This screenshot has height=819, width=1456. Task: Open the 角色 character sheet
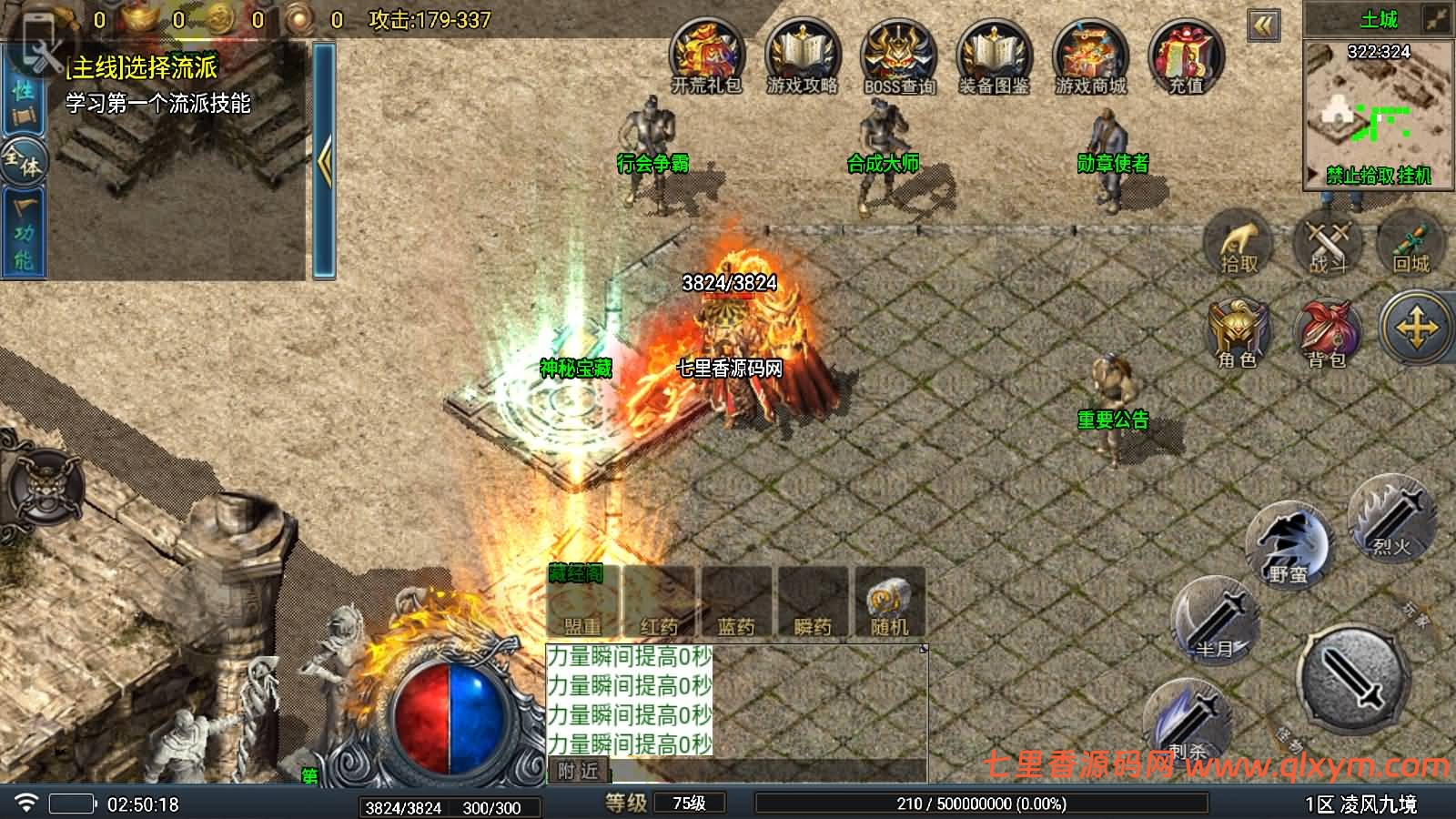coord(1238,333)
